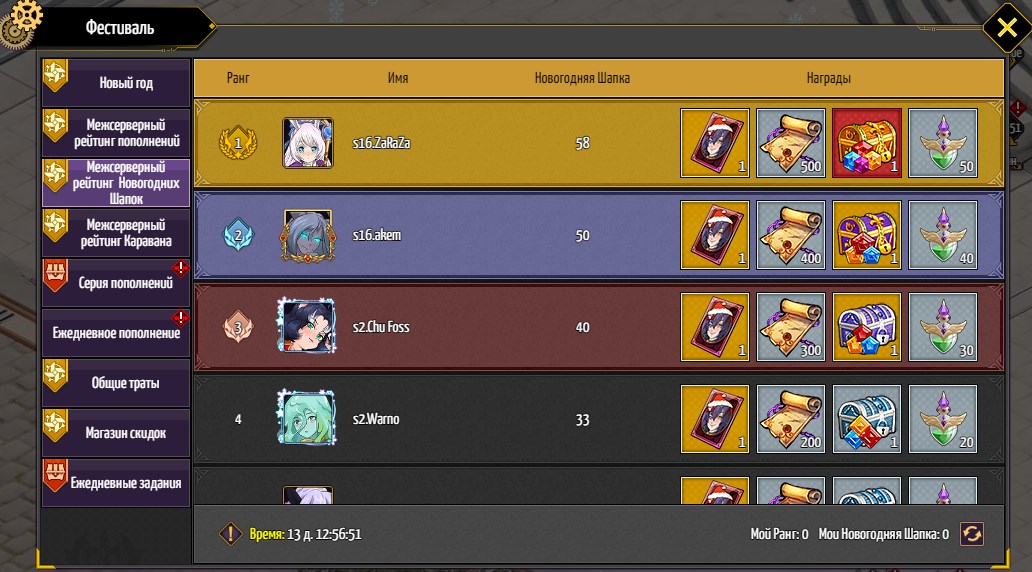
Task: Close the Фестиваль window
Action: point(1001,27)
